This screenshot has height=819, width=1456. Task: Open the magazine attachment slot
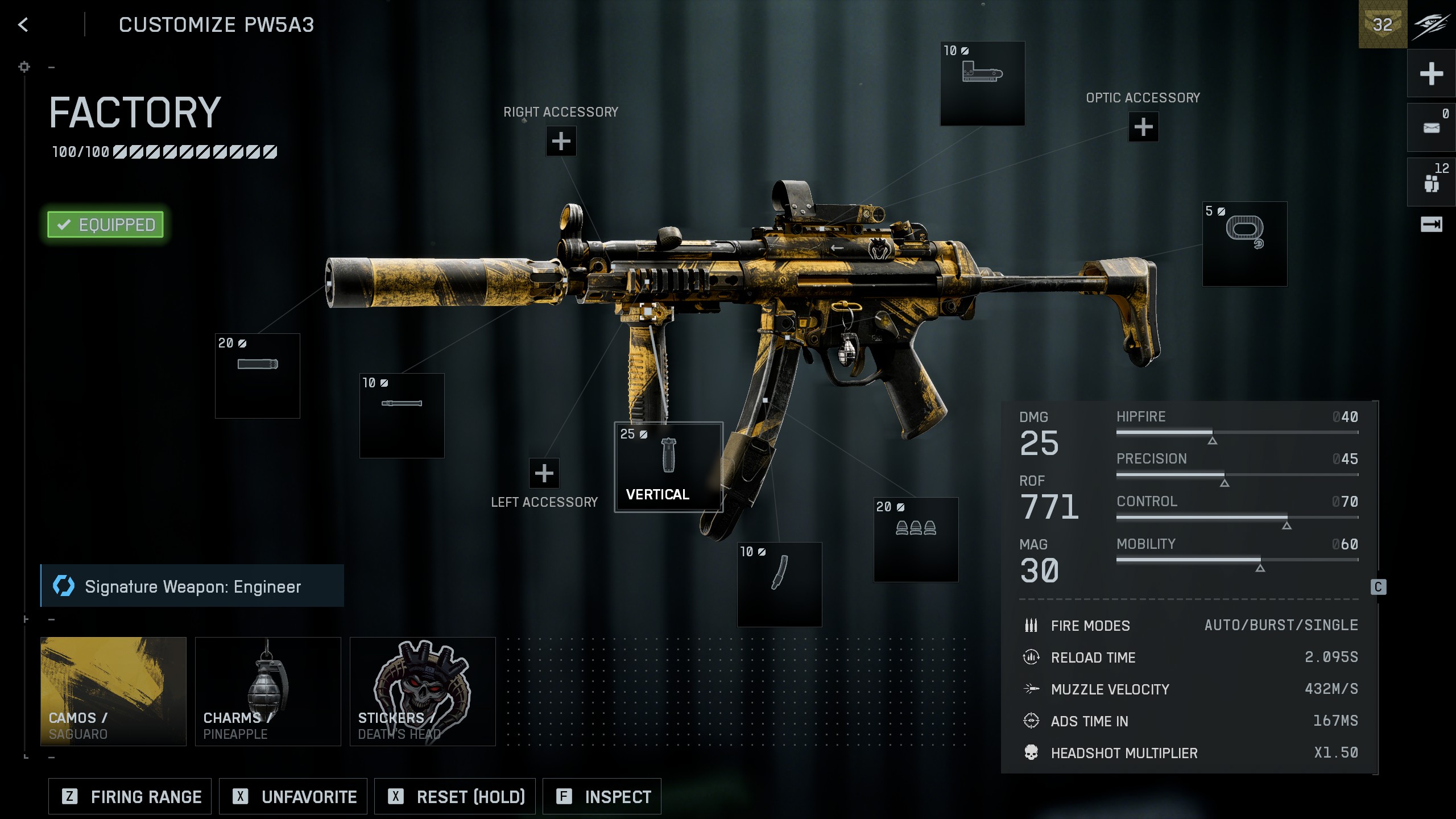pos(779,584)
